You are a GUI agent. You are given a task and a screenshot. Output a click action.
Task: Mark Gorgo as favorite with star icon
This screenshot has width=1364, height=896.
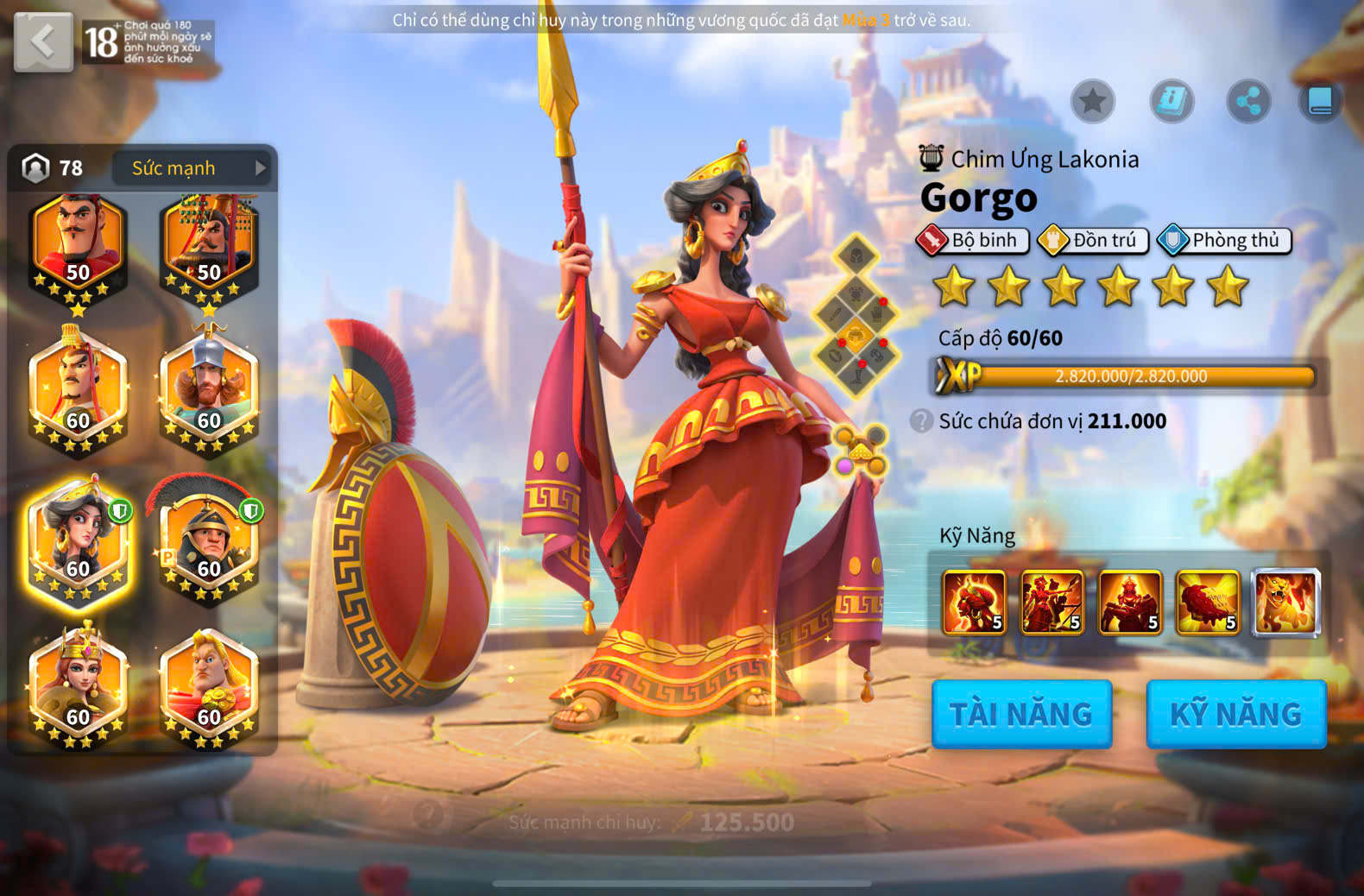(x=1093, y=102)
